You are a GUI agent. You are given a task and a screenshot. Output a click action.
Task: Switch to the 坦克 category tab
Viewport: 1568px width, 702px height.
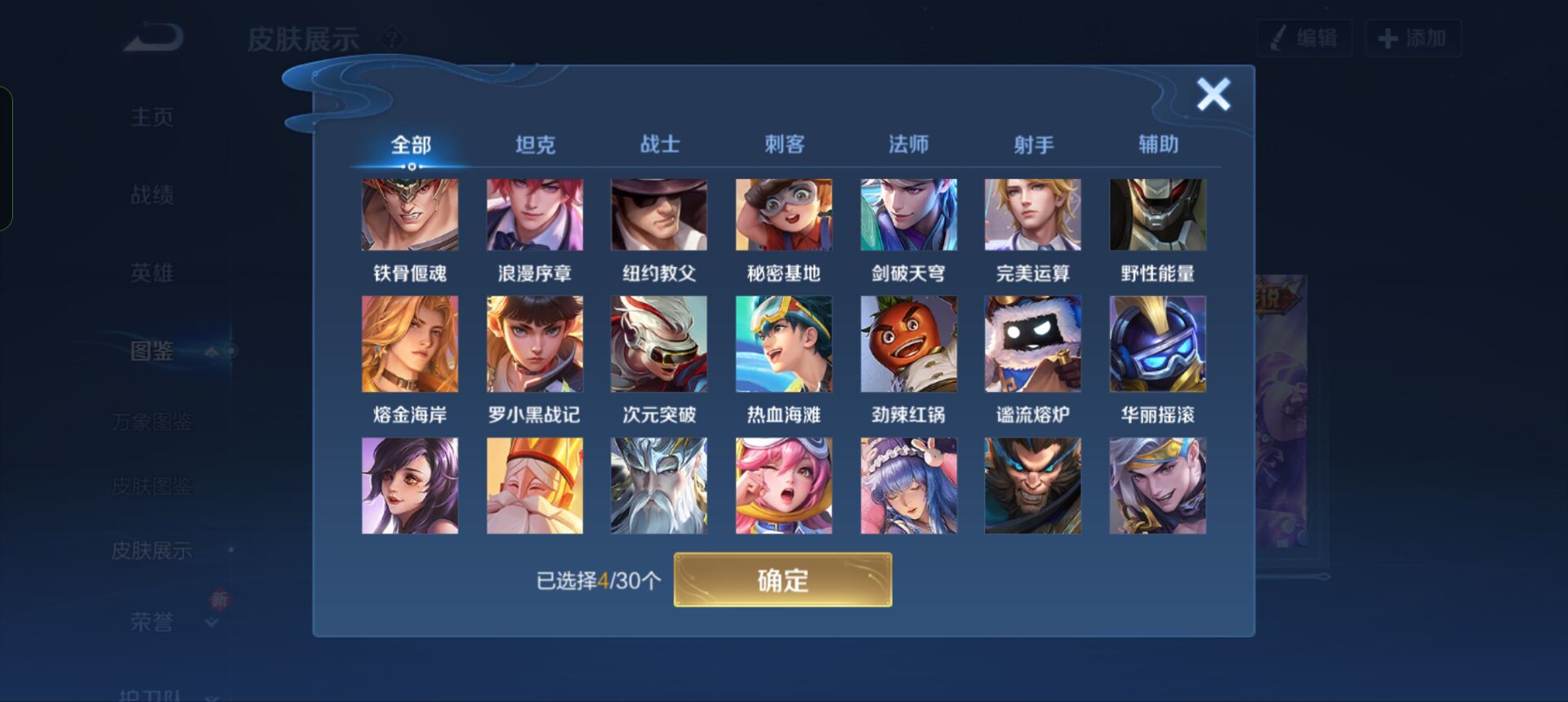pos(535,143)
